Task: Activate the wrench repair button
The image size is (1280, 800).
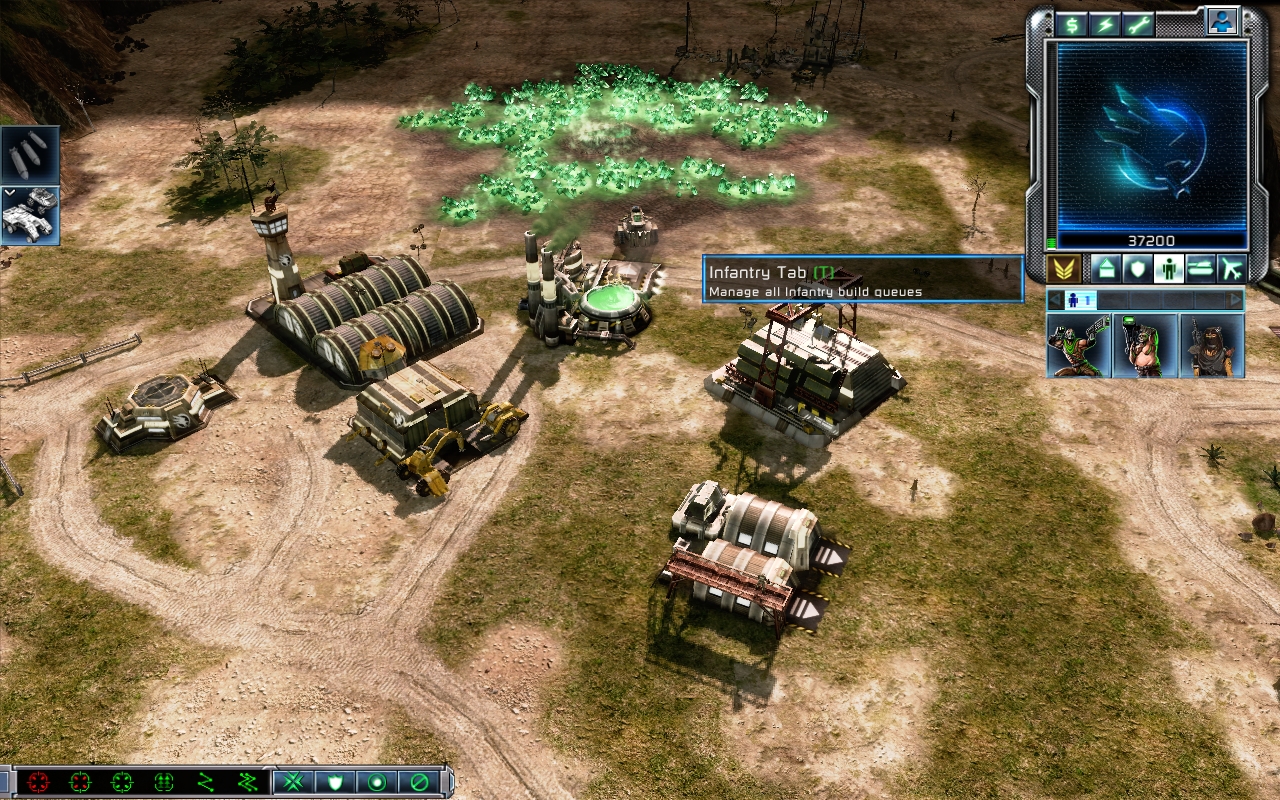Action: (x=1138, y=25)
